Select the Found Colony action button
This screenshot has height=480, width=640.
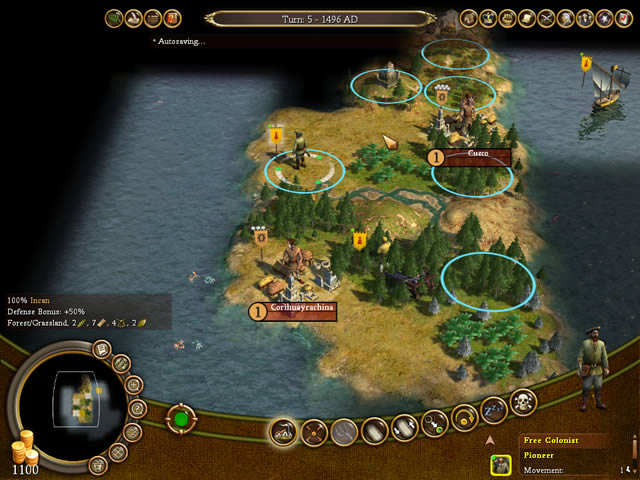(284, 432)
